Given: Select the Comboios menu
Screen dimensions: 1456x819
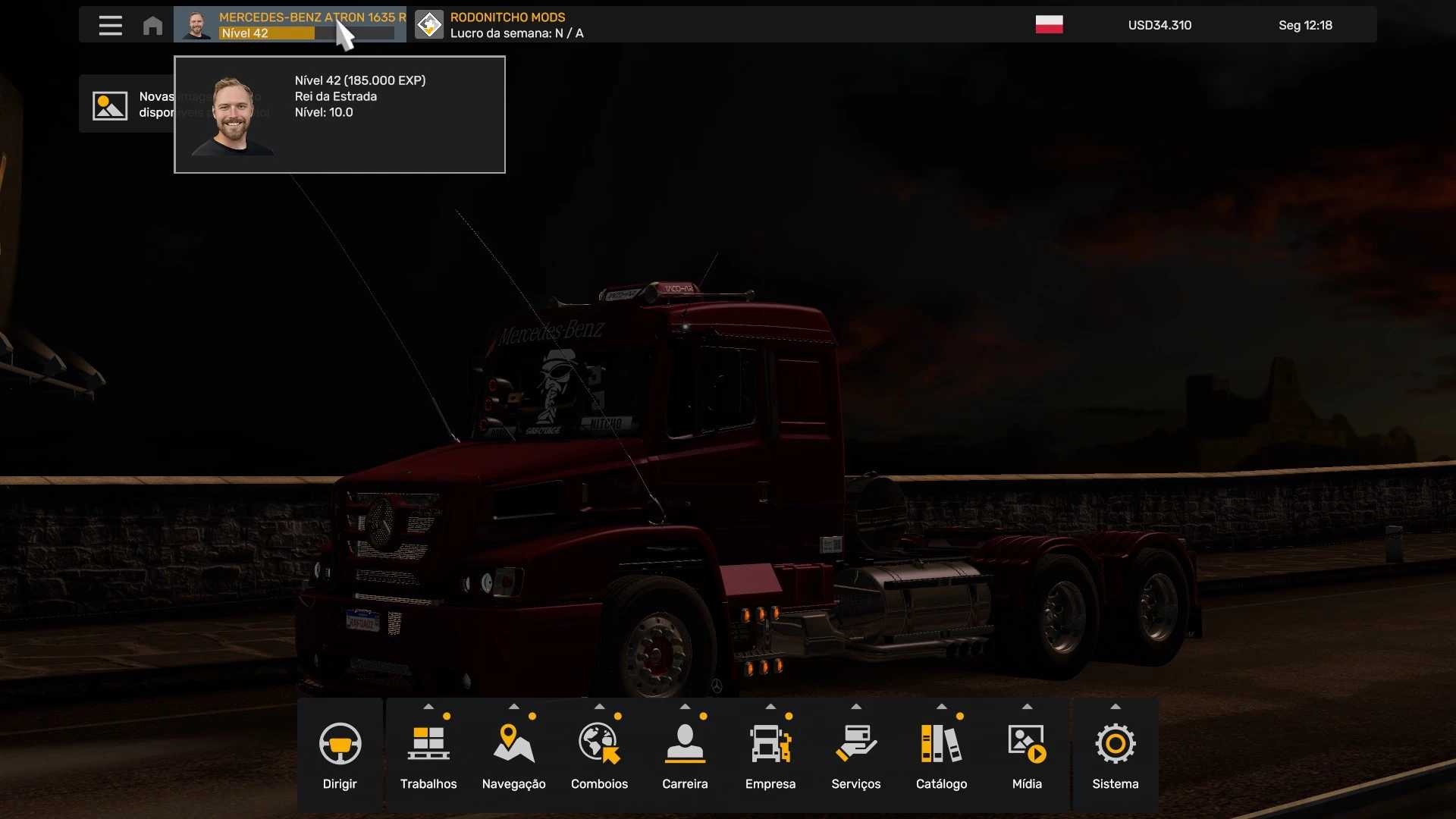Looking at the screenshot, I should pyautogui.click(x=599, y=754).
